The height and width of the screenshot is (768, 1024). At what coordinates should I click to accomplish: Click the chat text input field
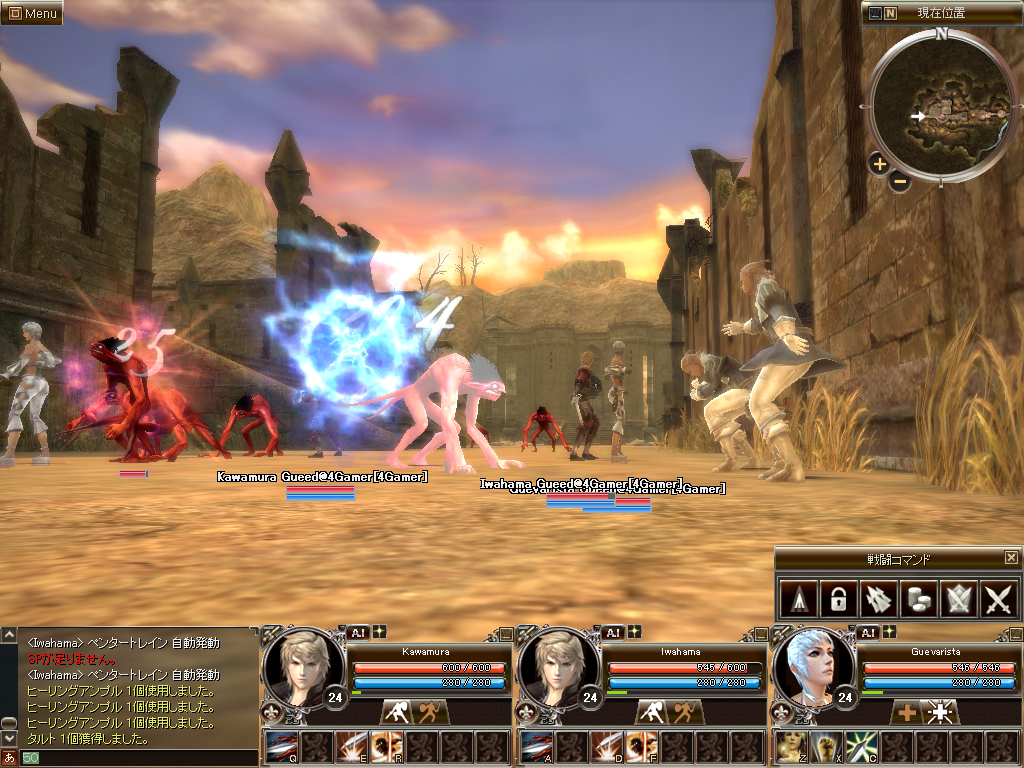(x=140, y=758)
